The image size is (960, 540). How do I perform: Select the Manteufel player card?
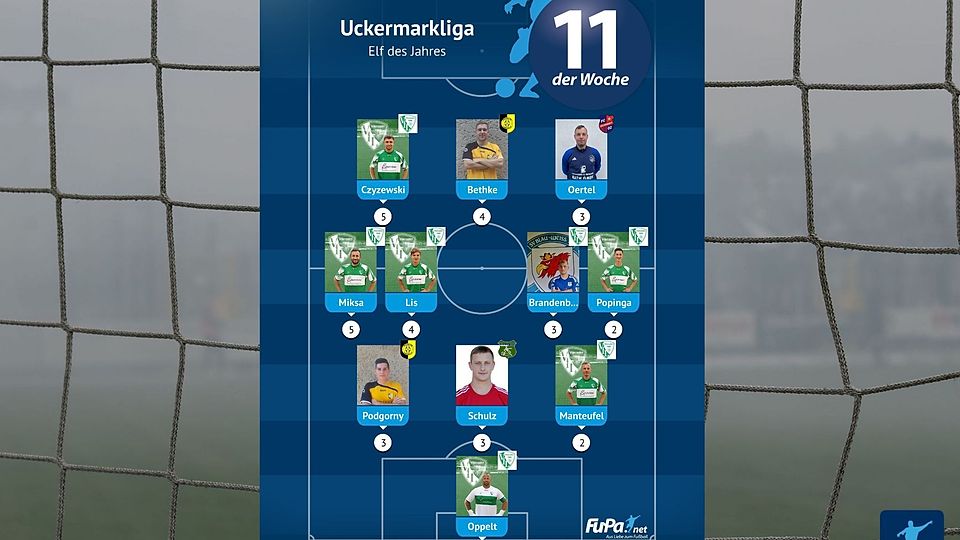point(581,384)
